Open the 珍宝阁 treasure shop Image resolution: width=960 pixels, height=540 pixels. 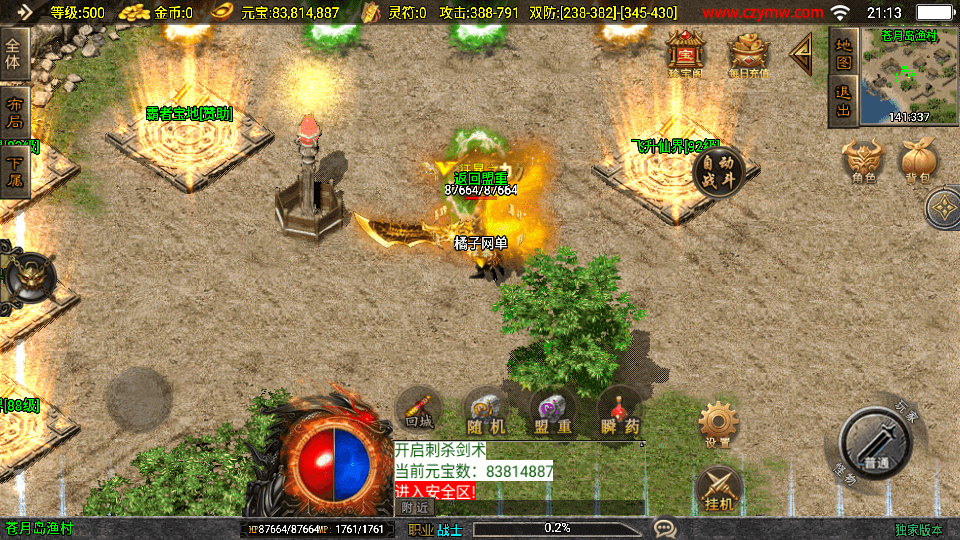pyautogui.click(x=686, y=53)
